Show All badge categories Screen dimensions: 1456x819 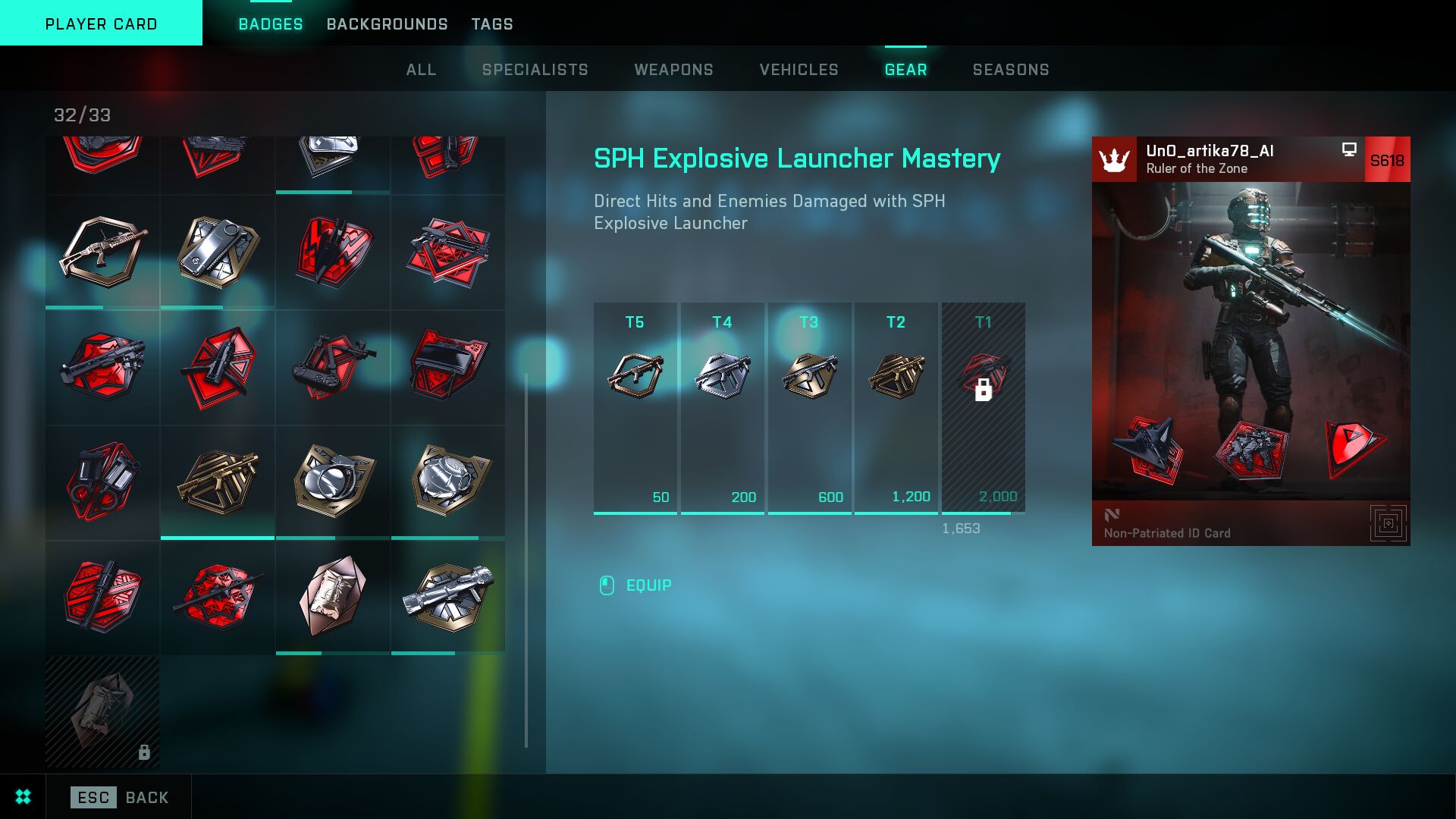pyautogui.click(x=421, y=70)
